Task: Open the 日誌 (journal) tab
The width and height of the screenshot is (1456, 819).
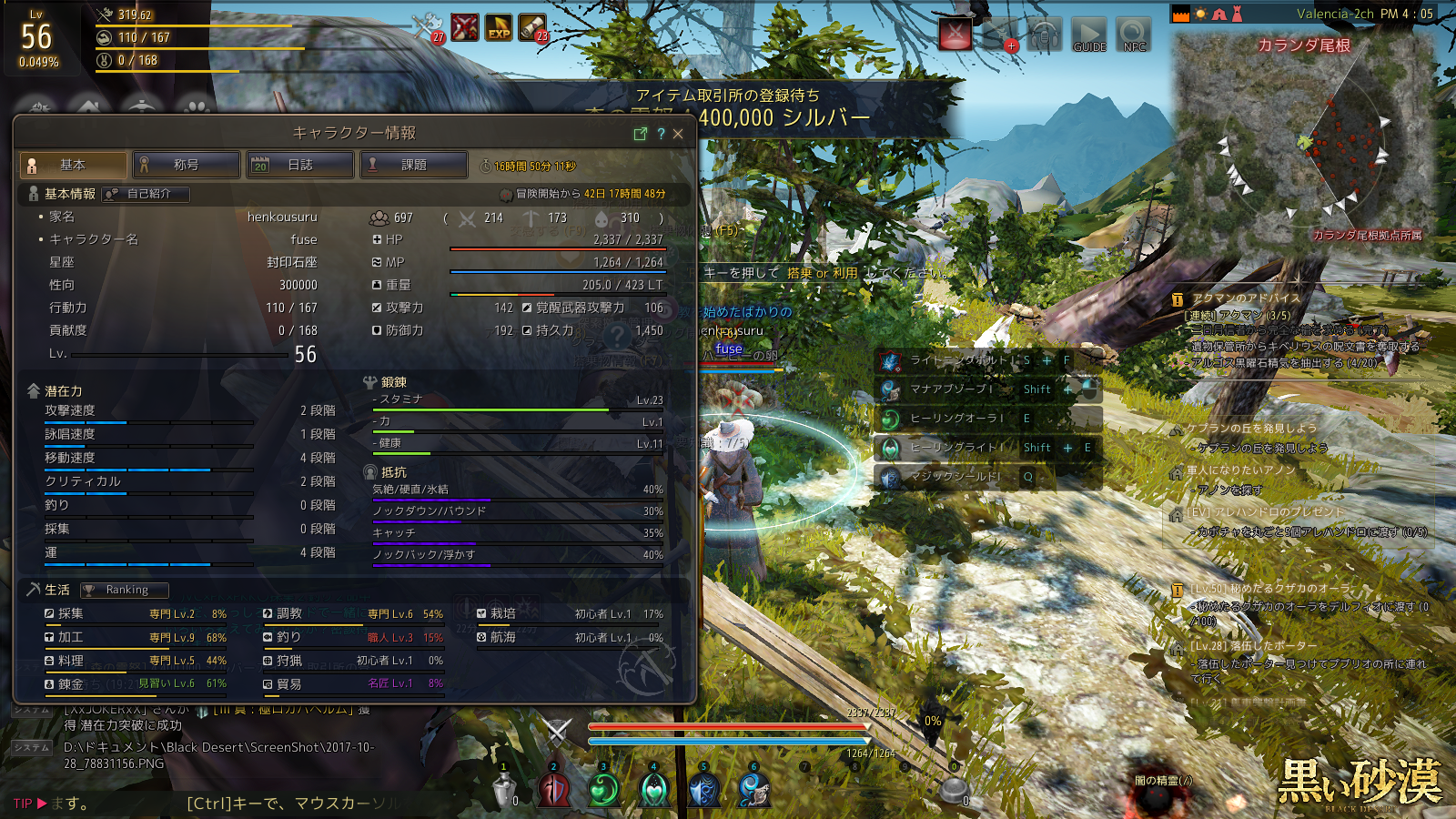Action: click(x=300, y=165)
